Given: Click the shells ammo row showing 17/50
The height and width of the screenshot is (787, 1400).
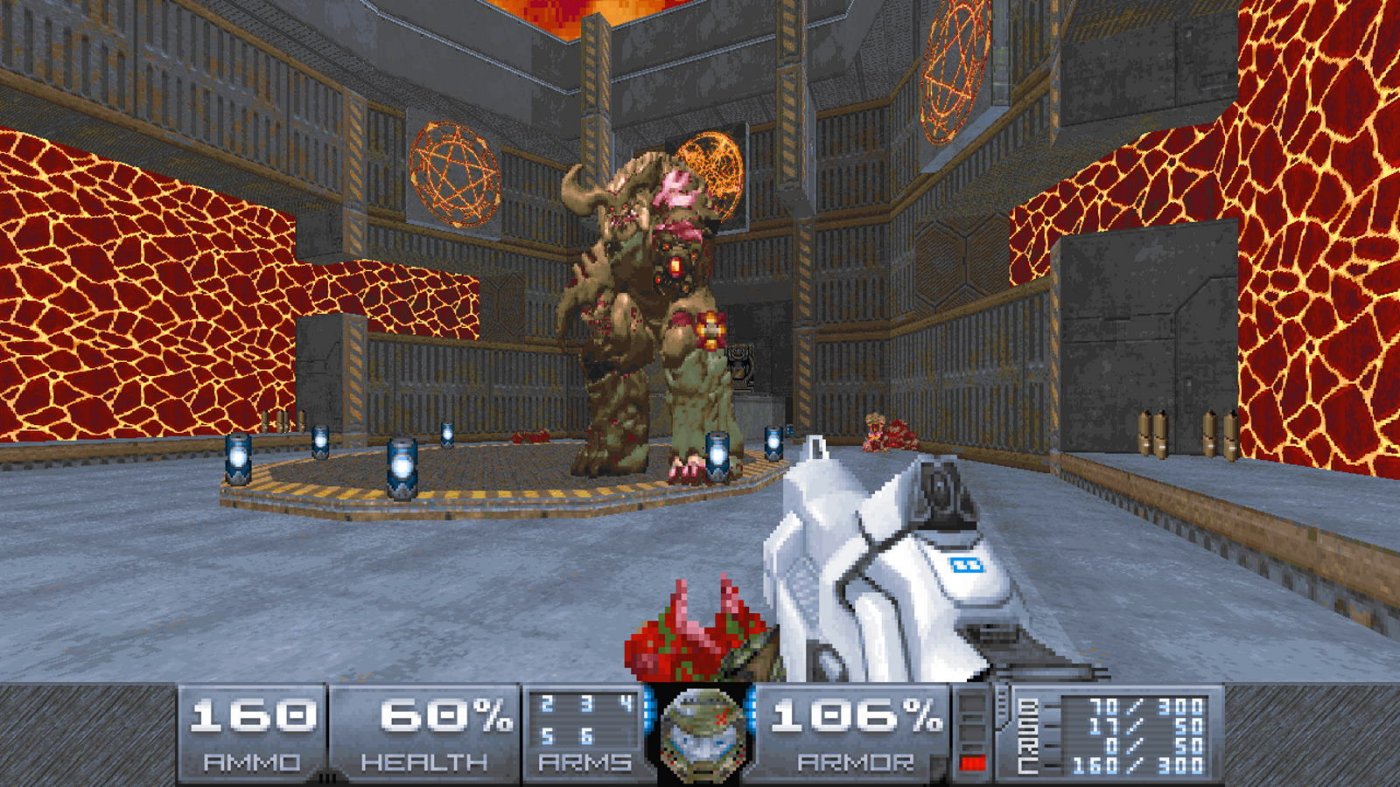Looking at the screenshot, I should click(1140, 725).
